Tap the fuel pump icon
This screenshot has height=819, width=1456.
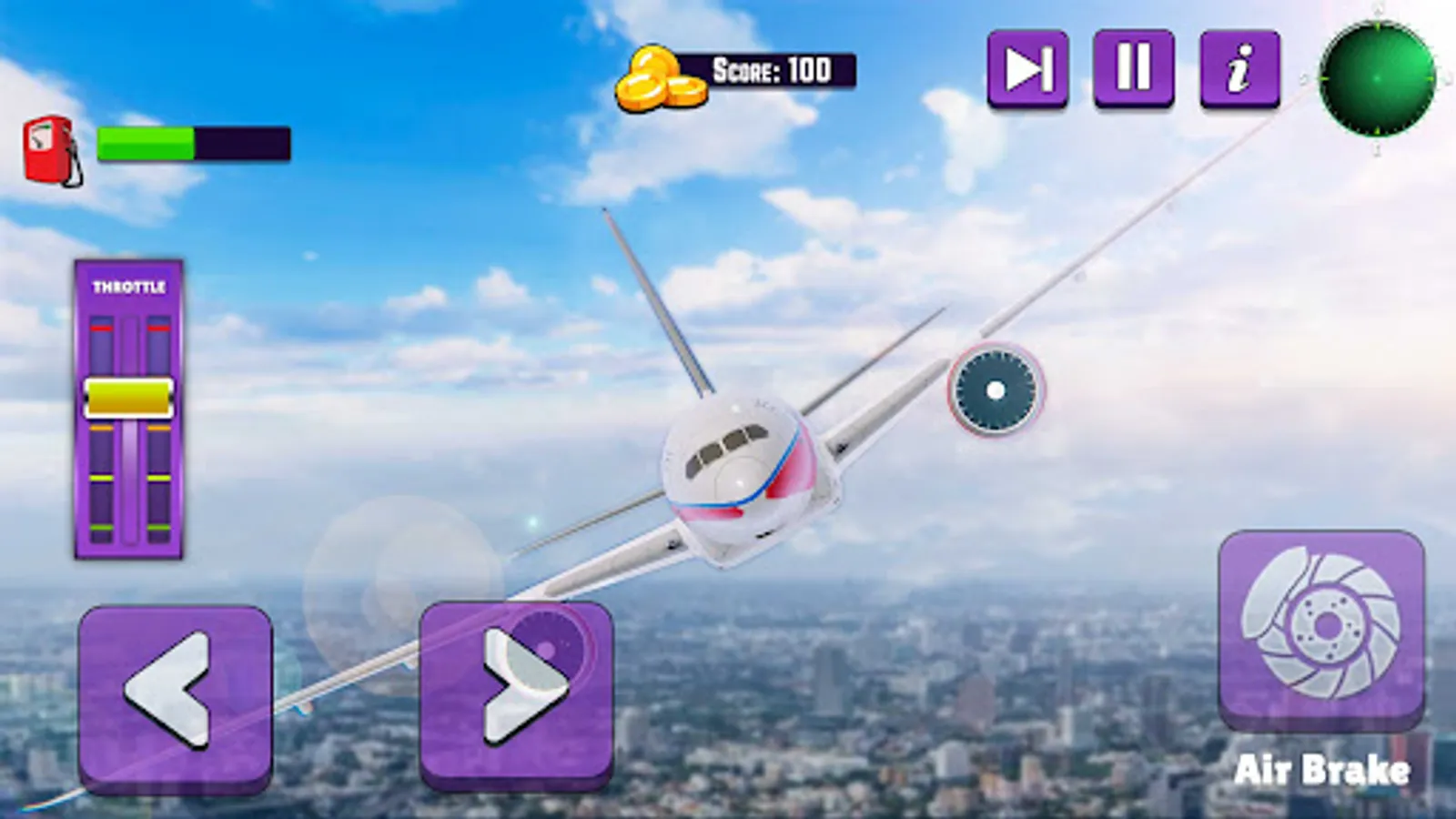47,146
